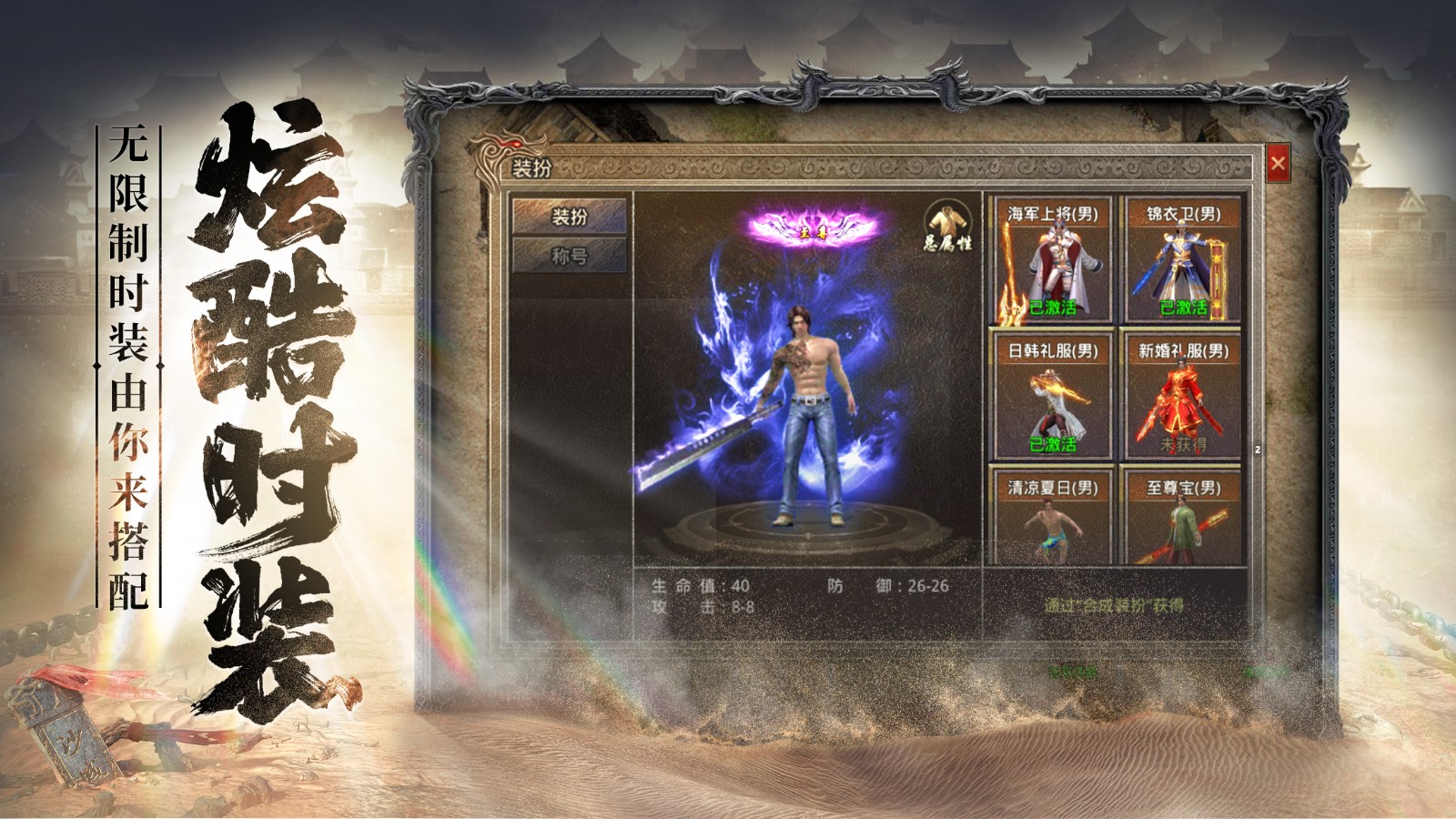Switch to the 称号 tab

569,256
